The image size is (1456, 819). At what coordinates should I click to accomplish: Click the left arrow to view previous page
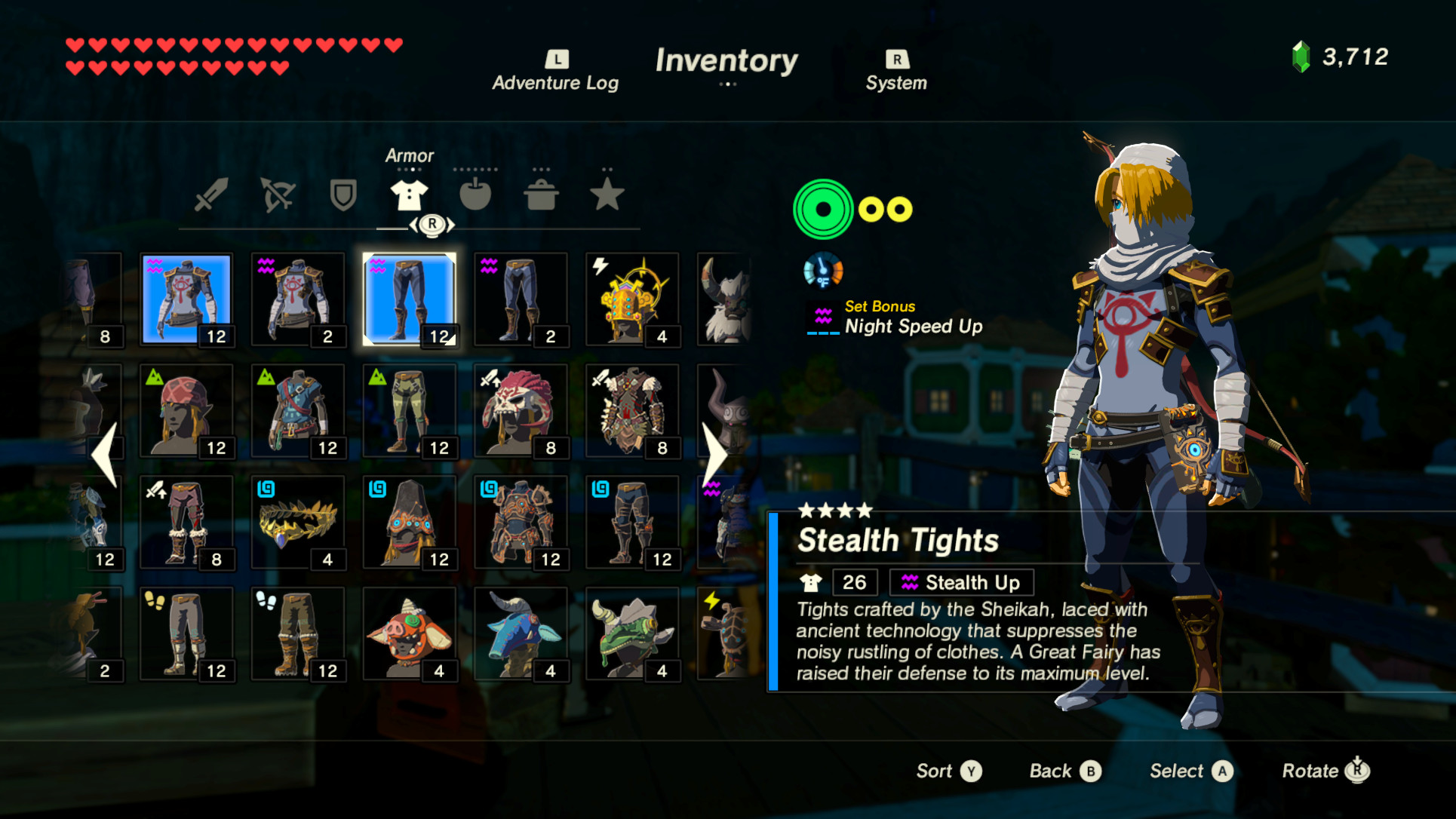point(106,452)
